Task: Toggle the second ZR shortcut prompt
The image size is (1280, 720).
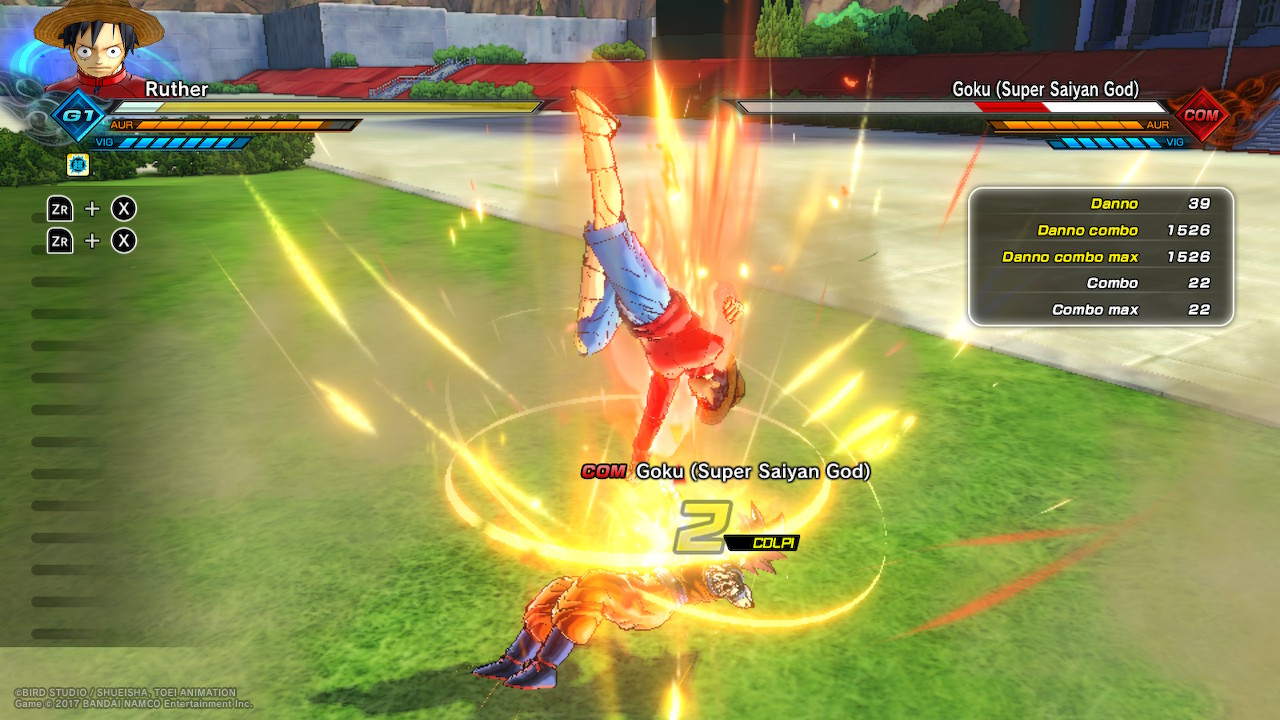Action: click(62, 240)
